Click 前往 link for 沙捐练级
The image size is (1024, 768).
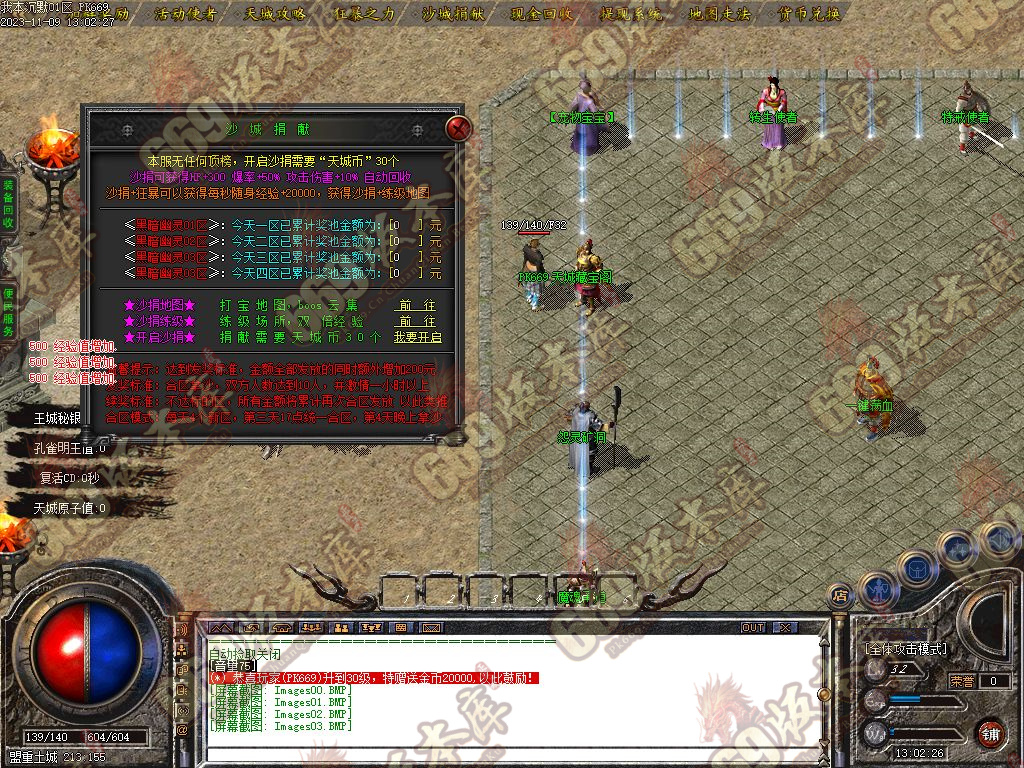coord(416,321)
